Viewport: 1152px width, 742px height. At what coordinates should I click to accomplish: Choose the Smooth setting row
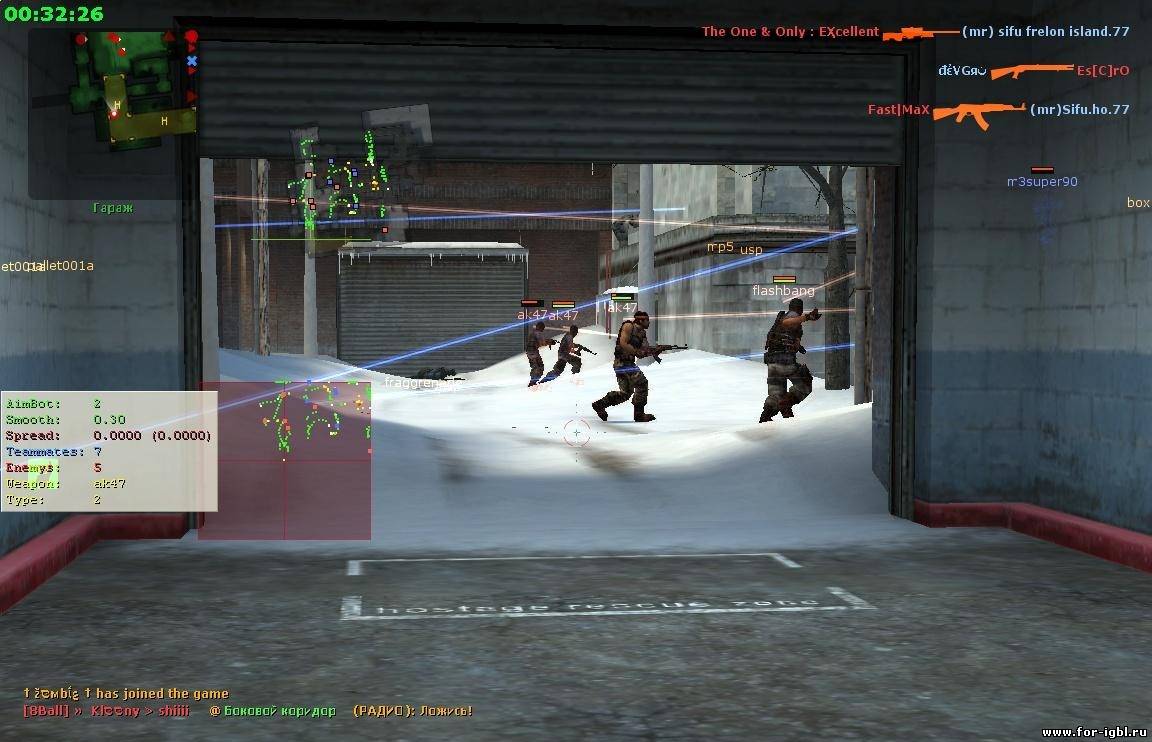(x=108, y=419)
